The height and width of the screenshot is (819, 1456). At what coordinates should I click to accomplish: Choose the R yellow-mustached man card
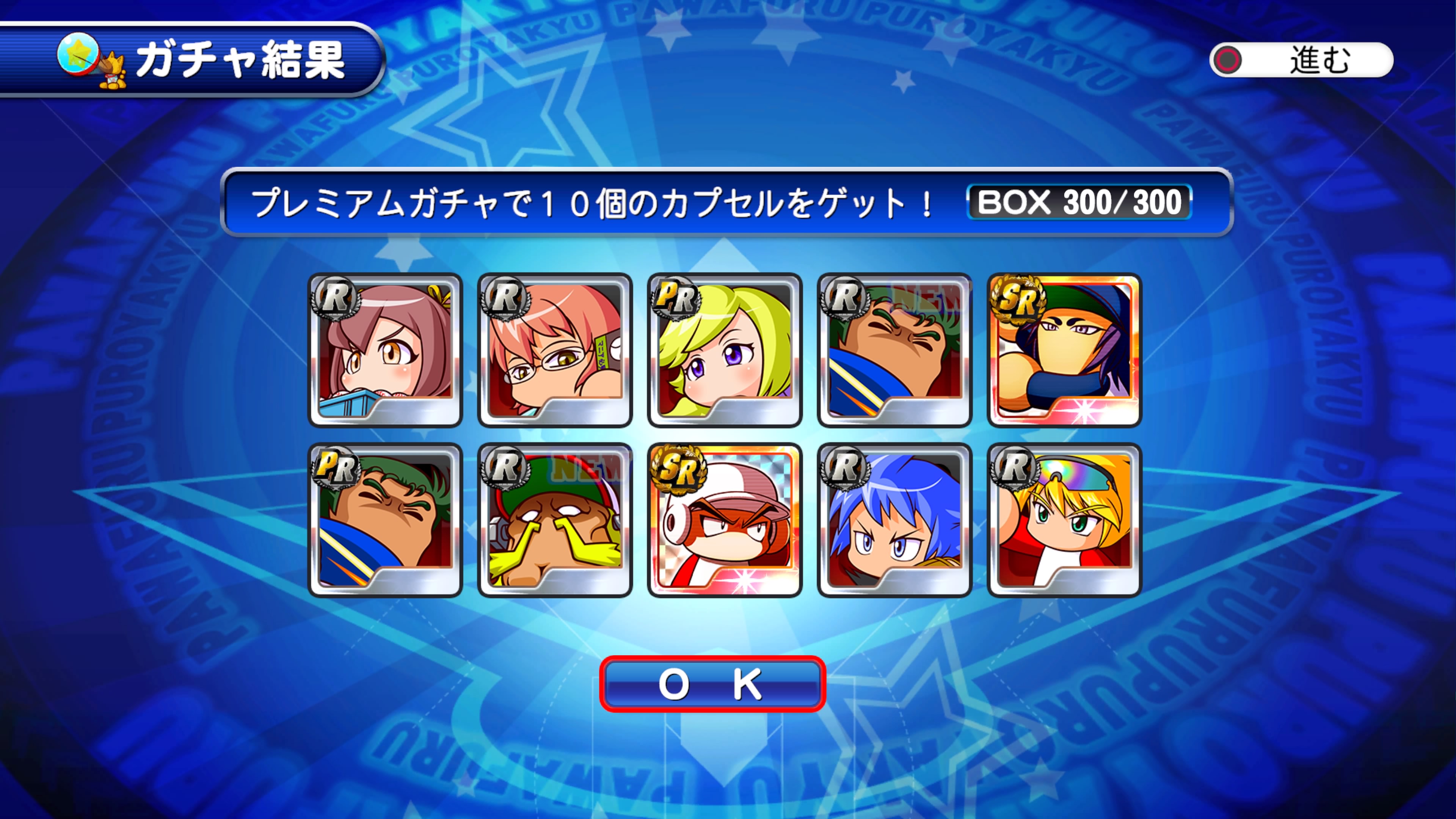(555, 520)
